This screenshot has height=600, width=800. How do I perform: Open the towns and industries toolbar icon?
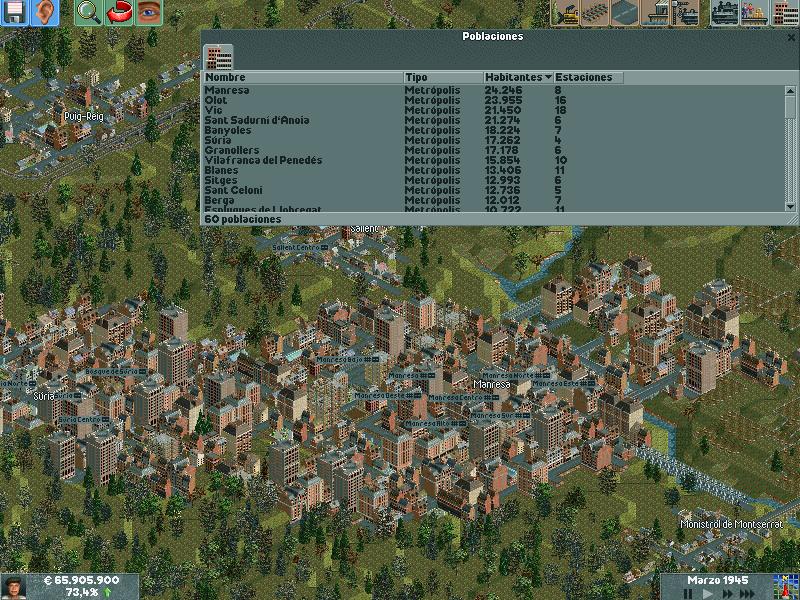click(x=783, y=13)
